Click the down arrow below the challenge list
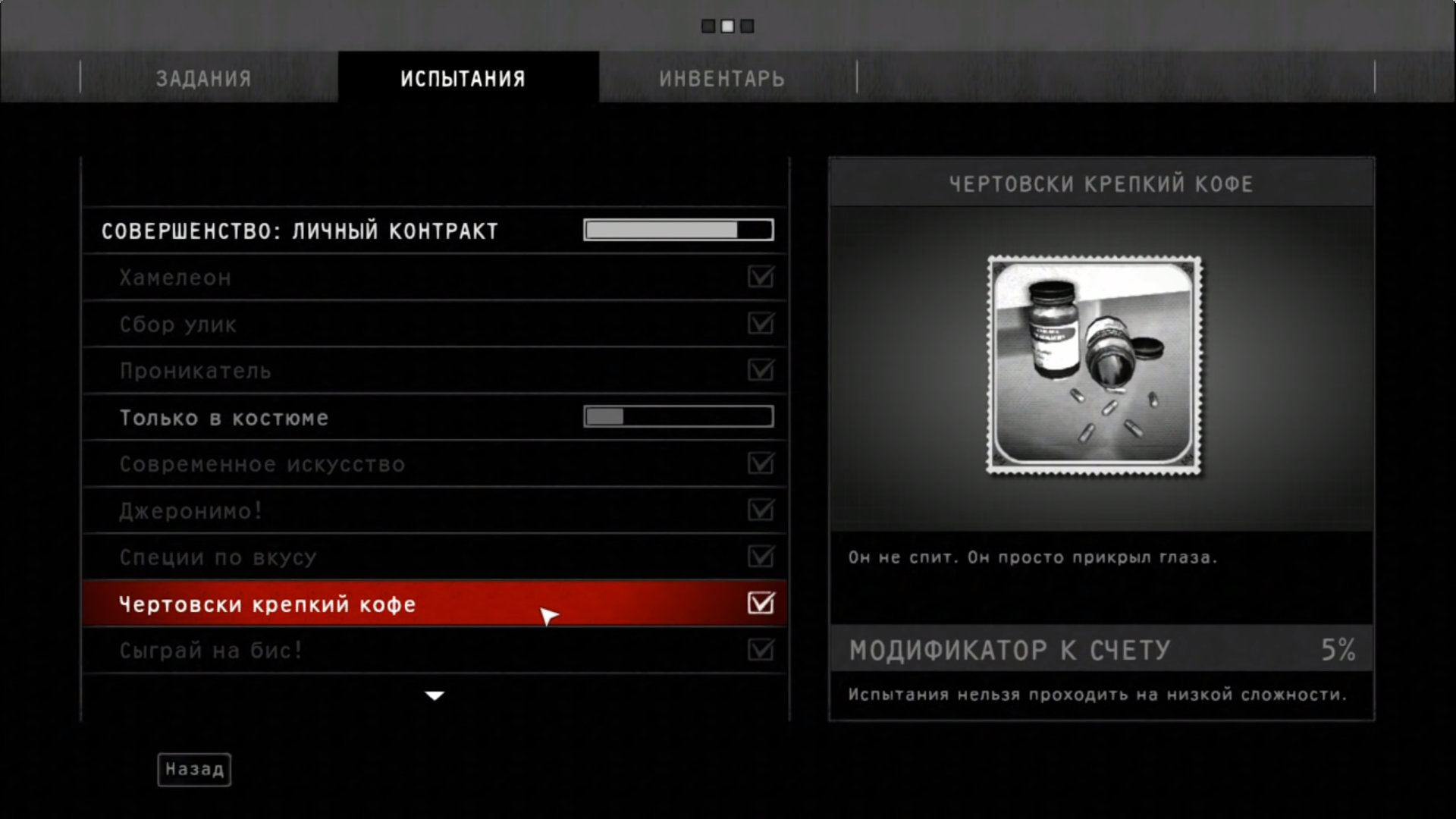The image size is (1456, 819). pos(435,695)
